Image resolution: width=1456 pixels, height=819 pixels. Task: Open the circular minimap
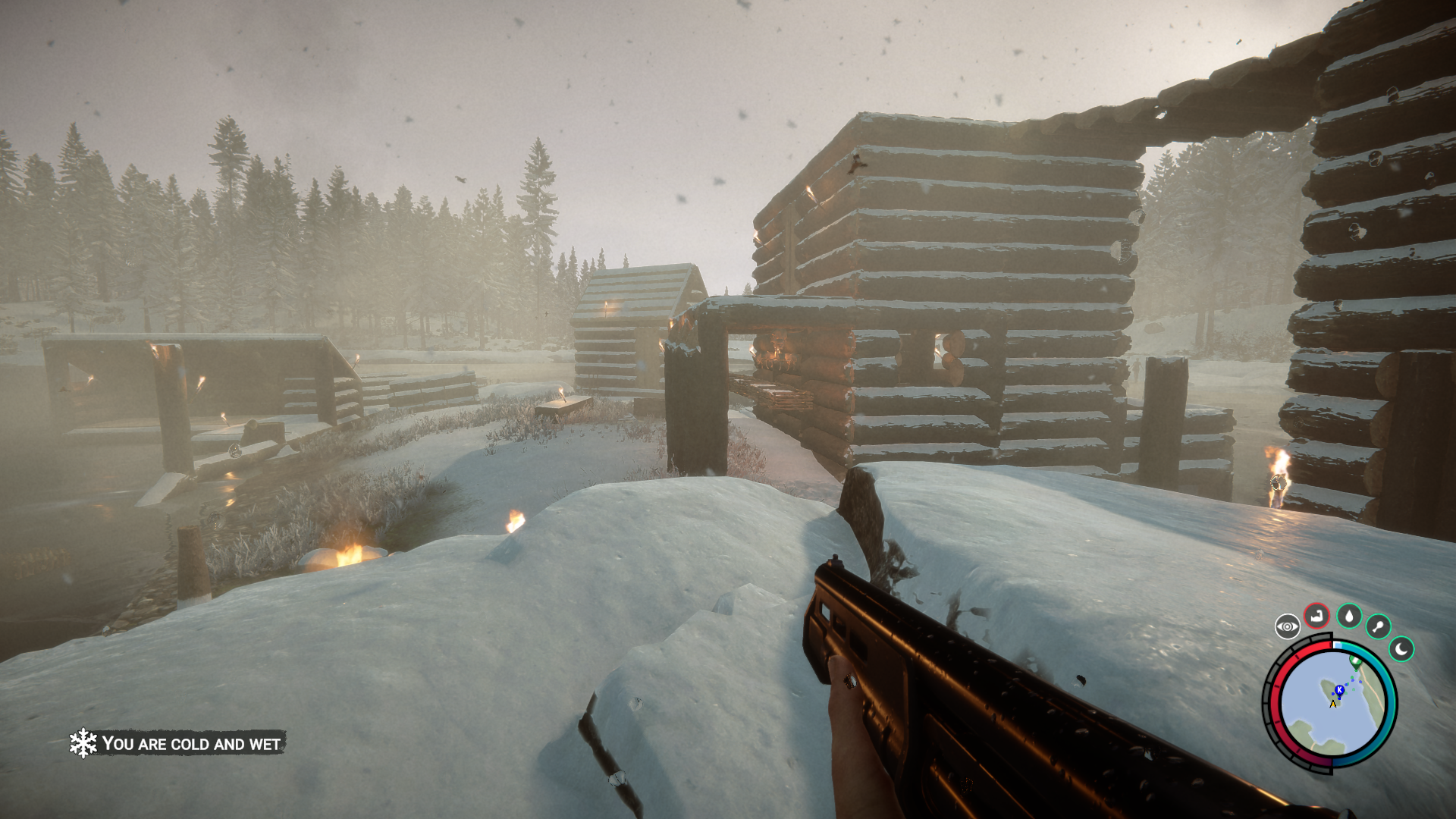click(x=1332, y=704)
